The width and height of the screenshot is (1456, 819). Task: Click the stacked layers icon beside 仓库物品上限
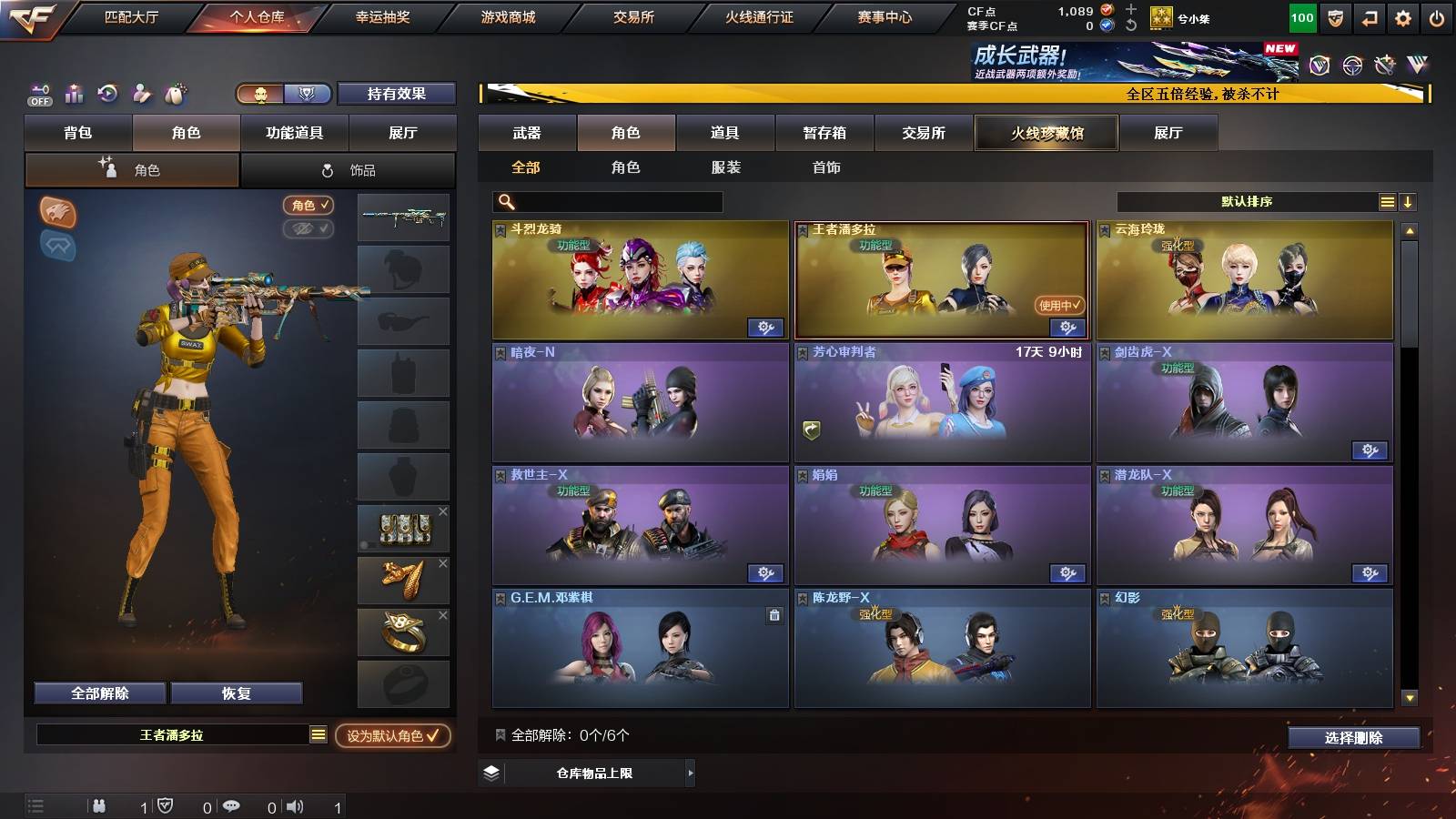pos(492,773)
